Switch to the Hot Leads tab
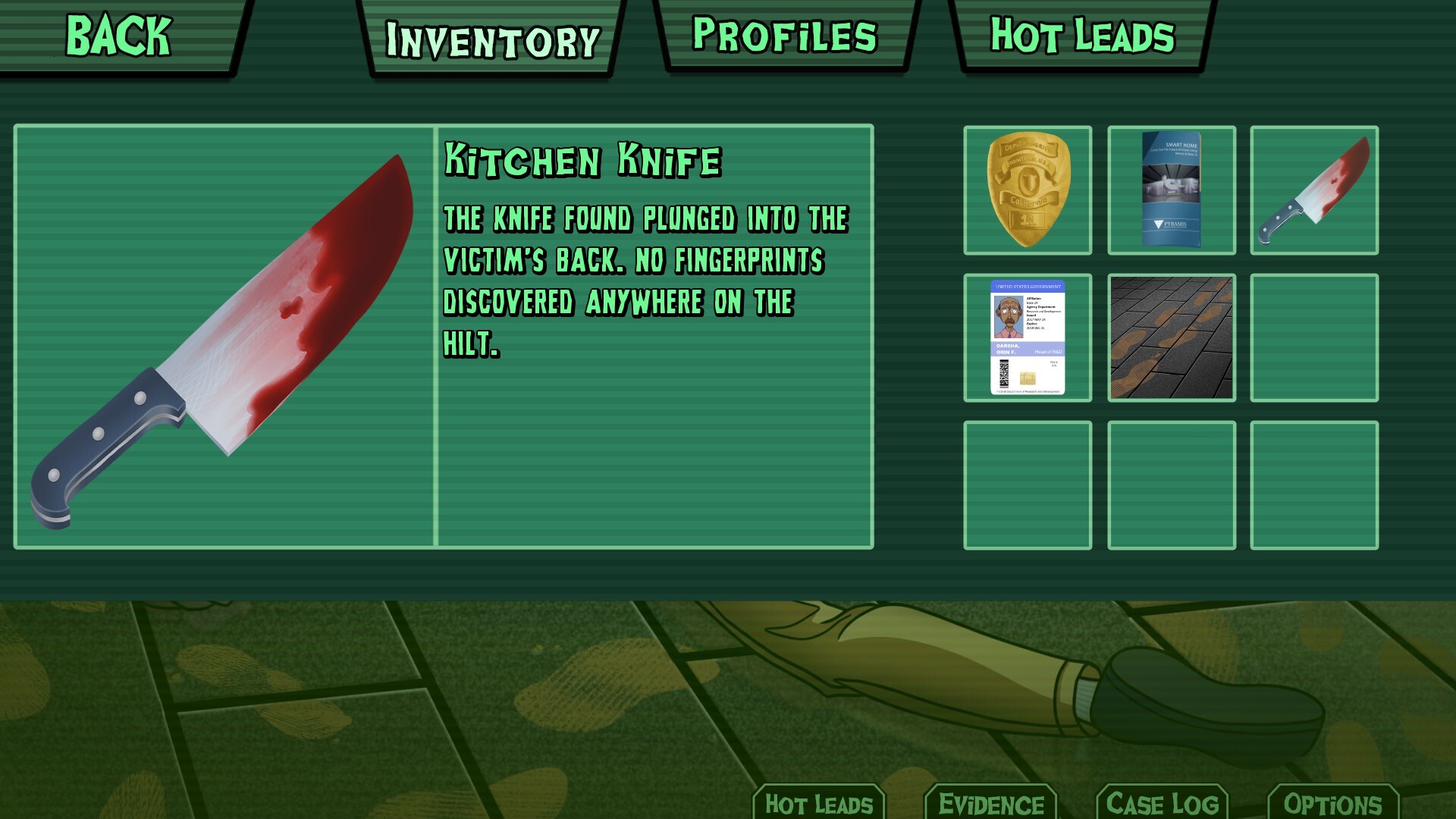The height and width of the screenshot is (819, 1456). coord(1080,36)
